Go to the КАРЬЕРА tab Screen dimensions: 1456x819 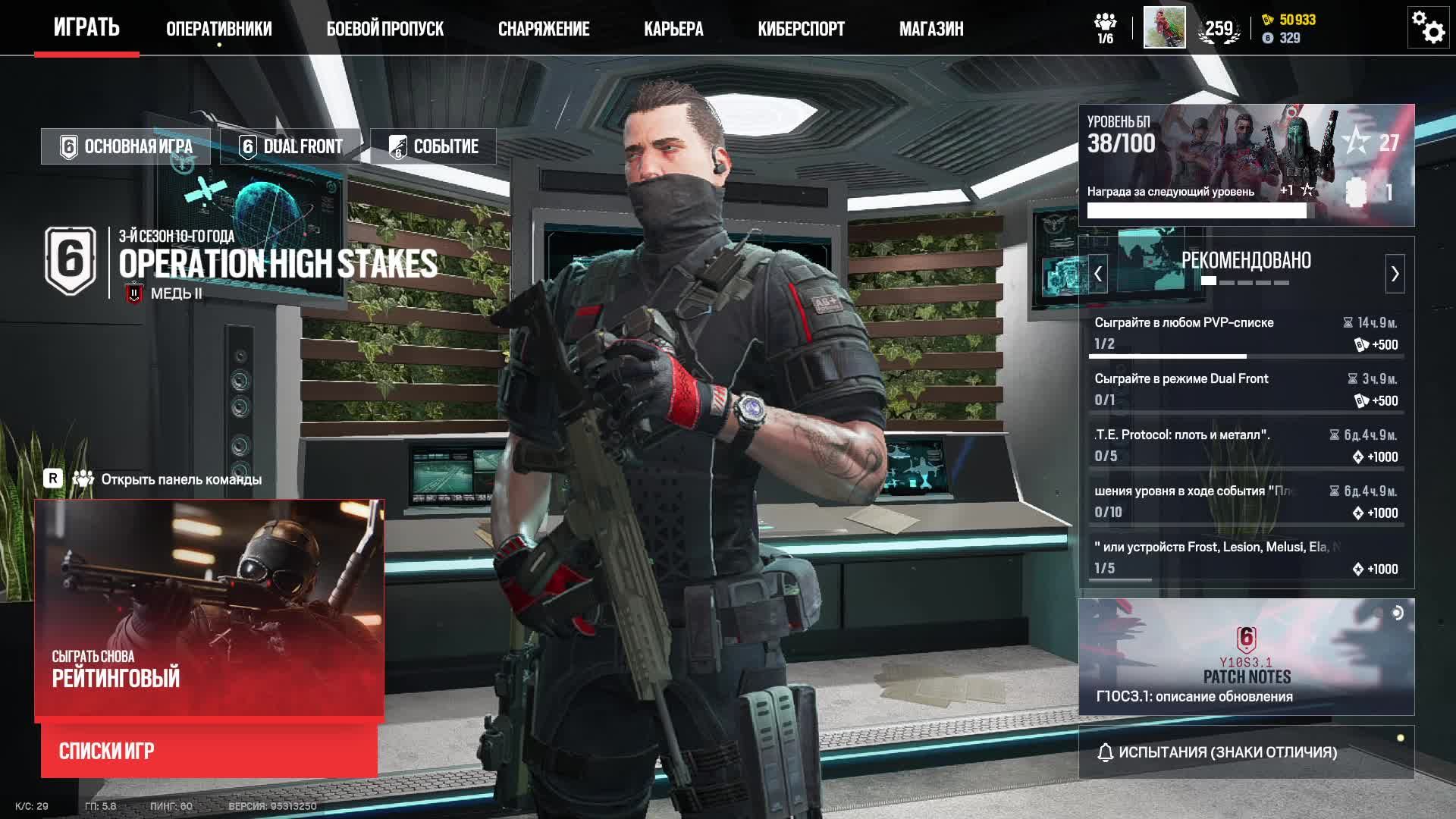673,29
